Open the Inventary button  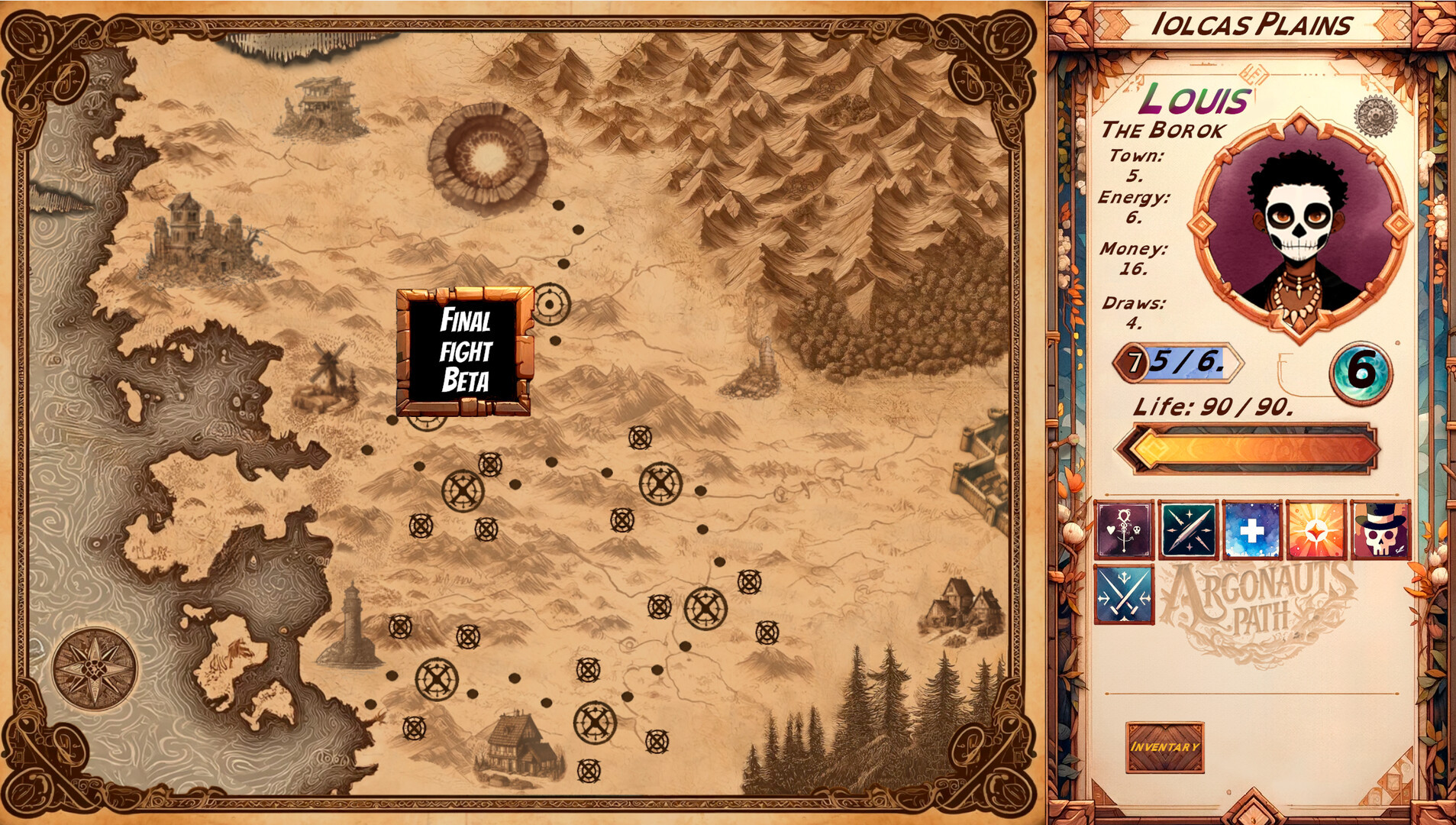click(x=1164, y=746)
